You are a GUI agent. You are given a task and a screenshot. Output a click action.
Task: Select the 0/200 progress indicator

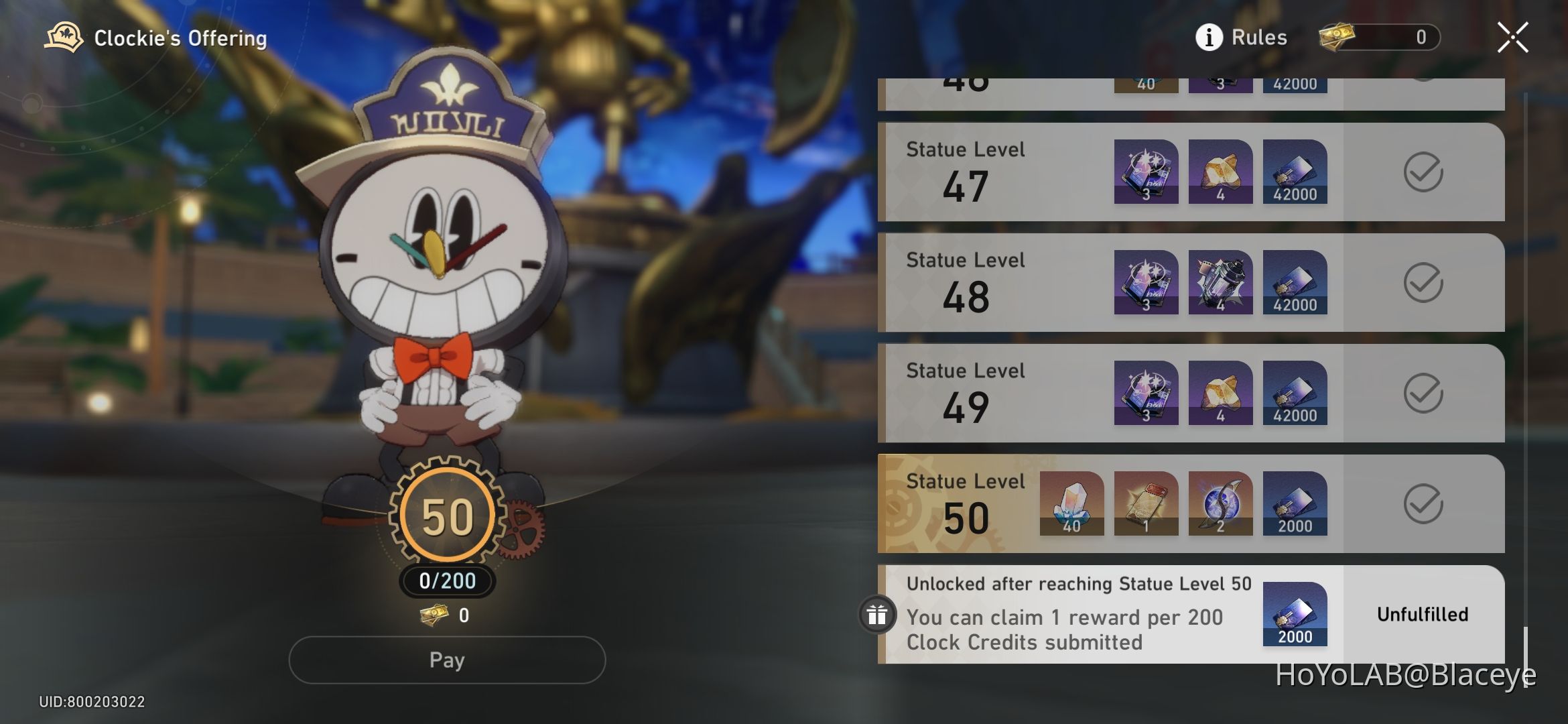(x=447, y=581)
